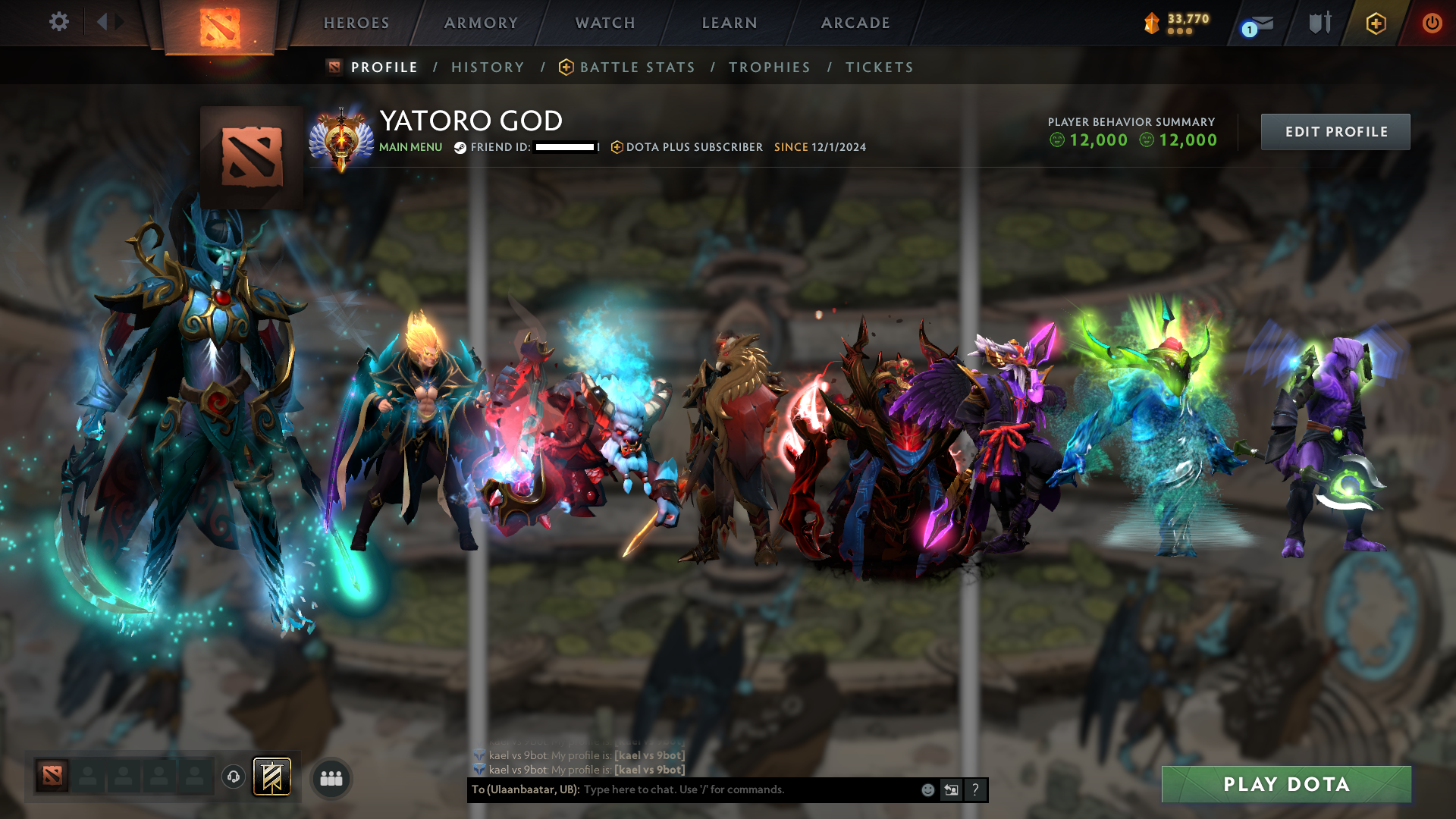Open the emoticon picker in chat bar
Image resolution: width=1456 pixels, height=819 pixels.
(928, 789)
